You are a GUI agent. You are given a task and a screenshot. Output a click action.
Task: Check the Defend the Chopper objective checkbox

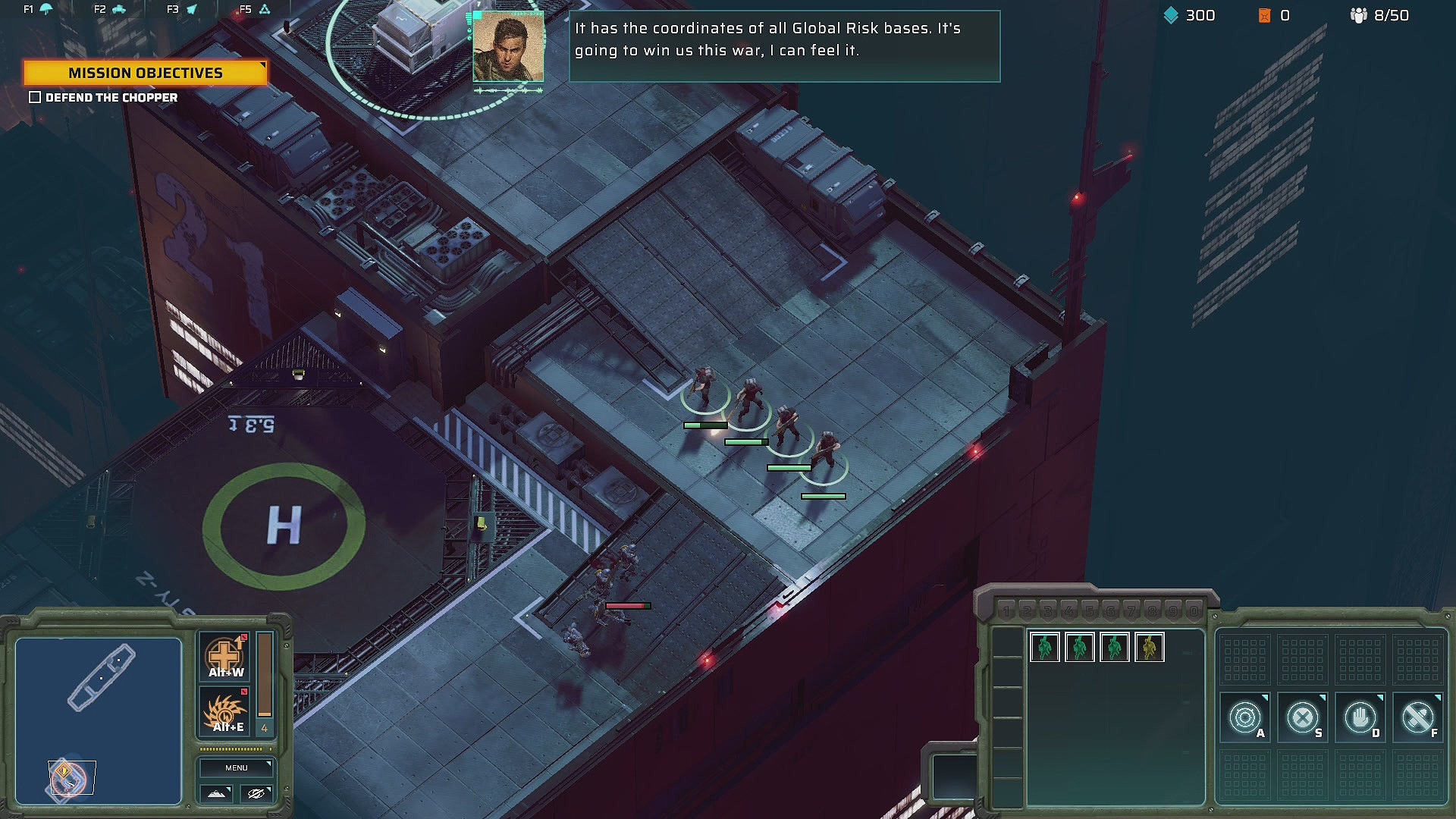point(35,97)
